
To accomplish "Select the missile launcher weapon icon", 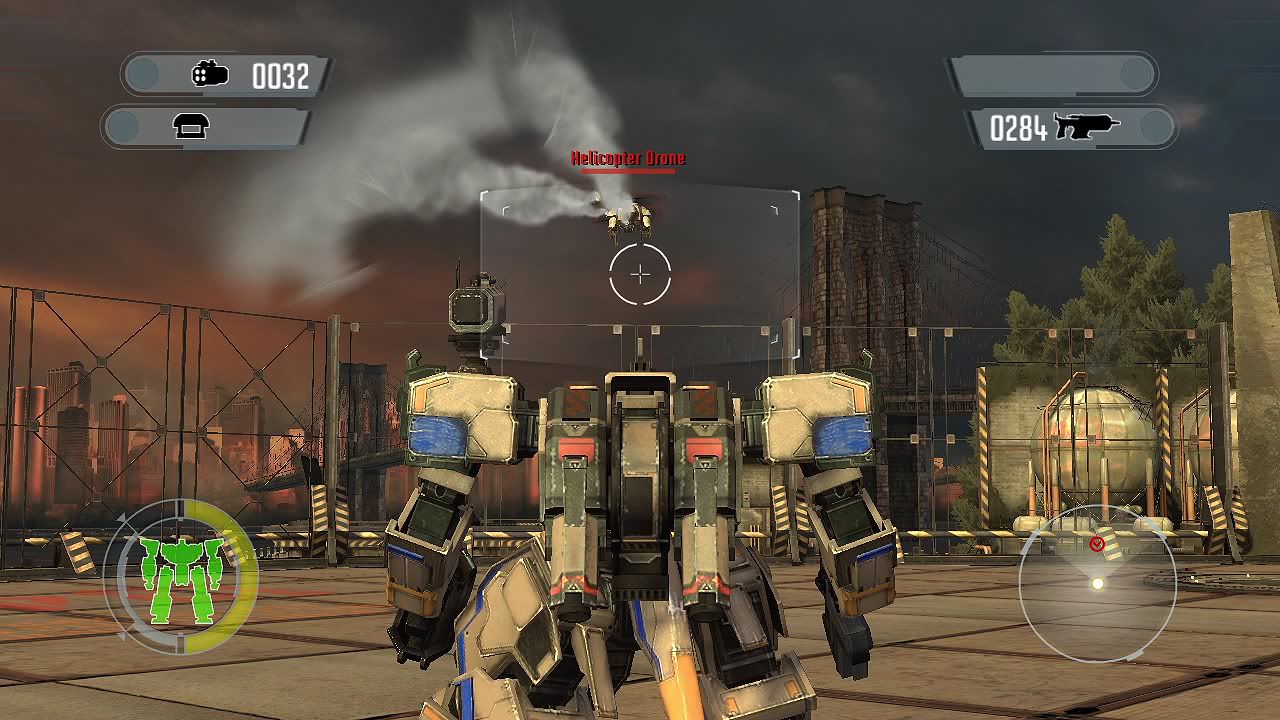I will point(210,75).
